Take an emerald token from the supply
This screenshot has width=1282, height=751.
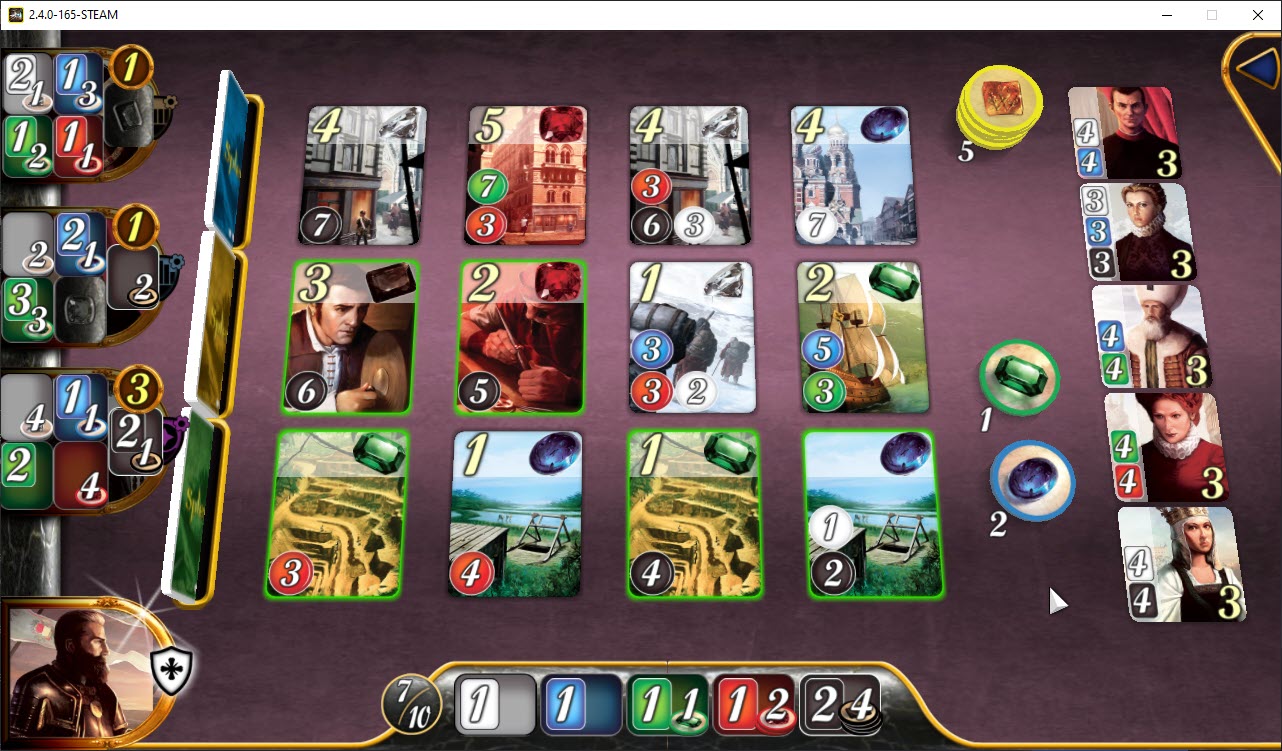tap(1019, 378)
